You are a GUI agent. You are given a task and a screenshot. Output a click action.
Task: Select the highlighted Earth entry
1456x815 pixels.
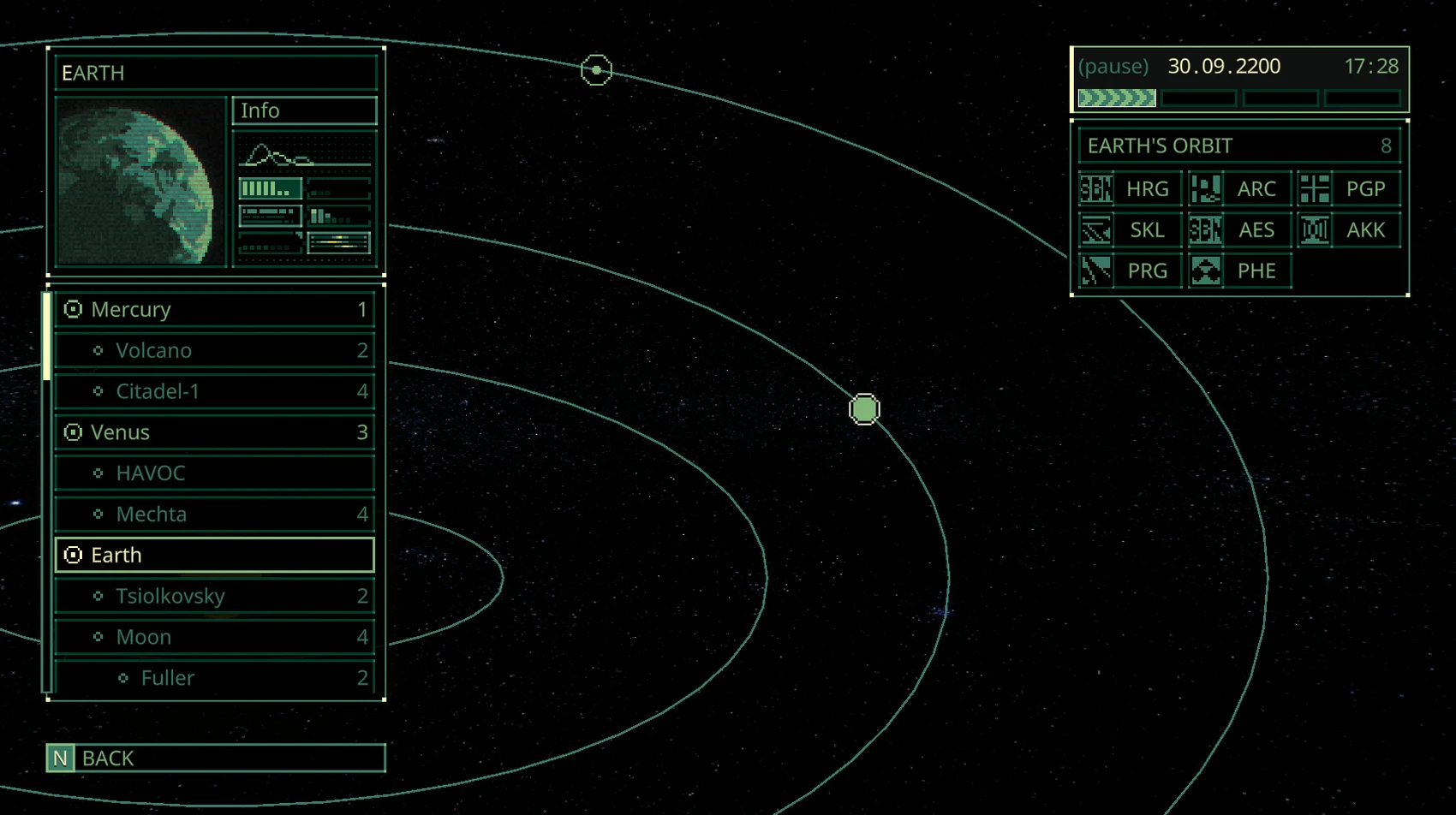[214, 555]
